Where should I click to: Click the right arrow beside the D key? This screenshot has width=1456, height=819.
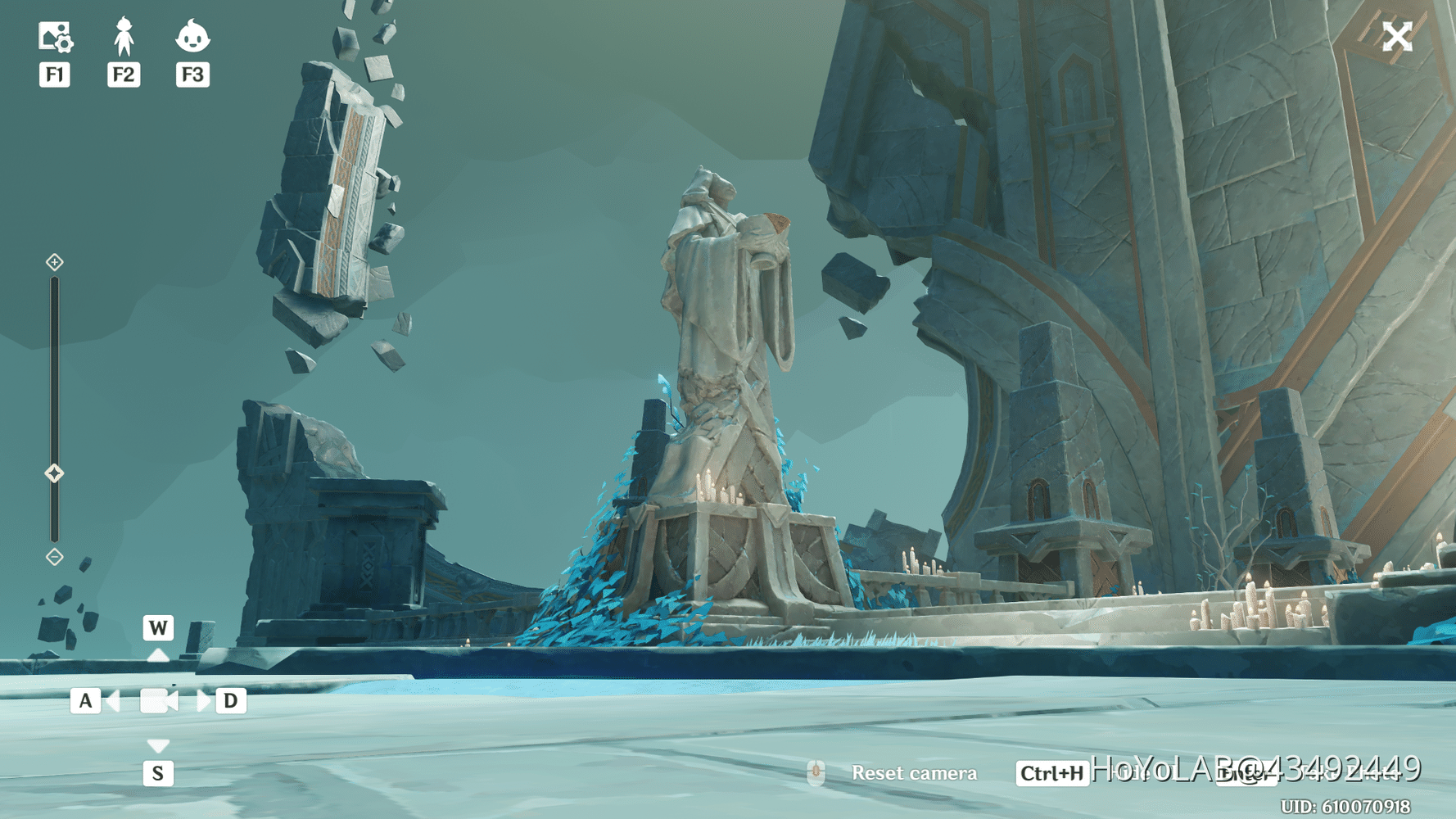(x=203, y=700)
